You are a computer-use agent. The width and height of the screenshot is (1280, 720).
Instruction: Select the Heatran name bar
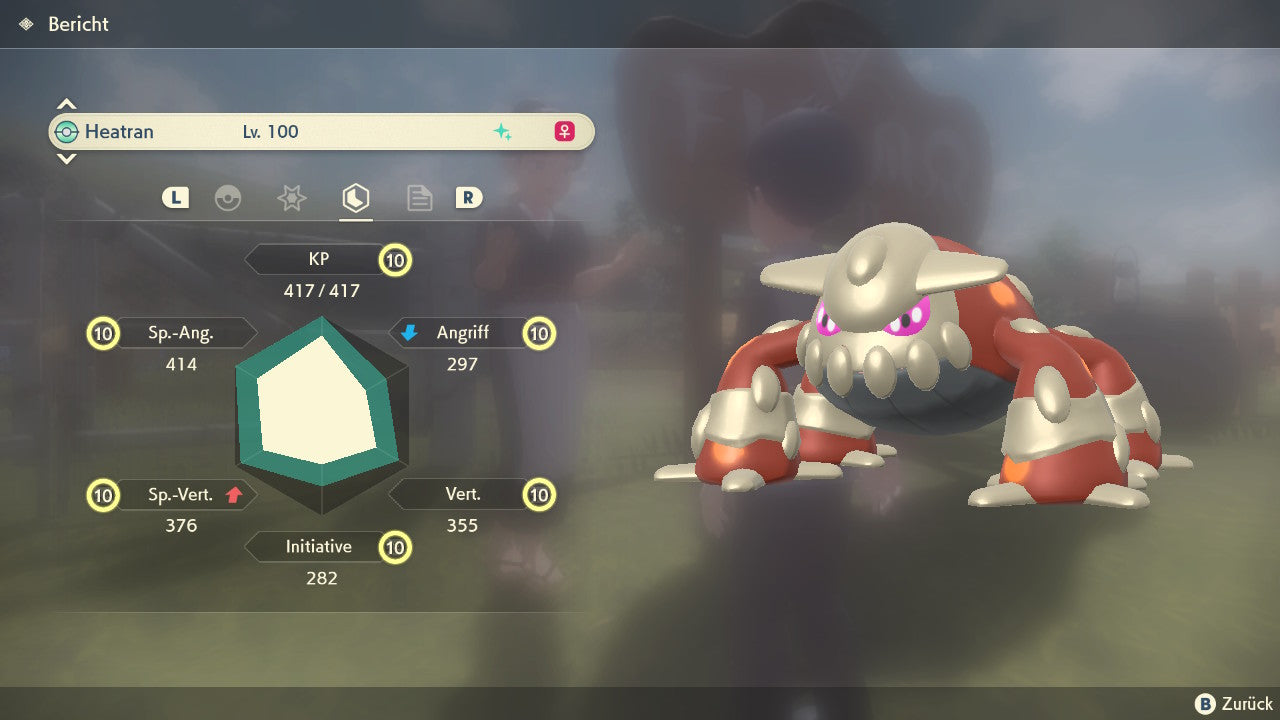[320, 132]
